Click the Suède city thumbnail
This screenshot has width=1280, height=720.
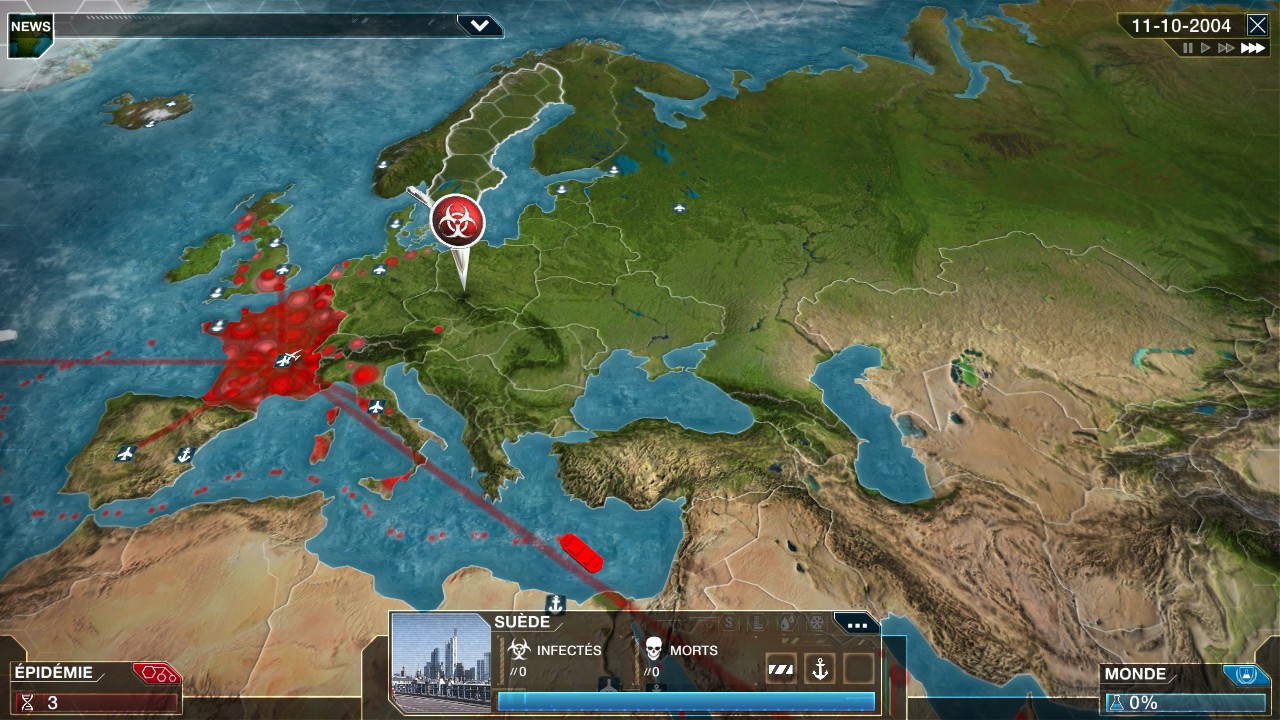[x=440, y=662]
